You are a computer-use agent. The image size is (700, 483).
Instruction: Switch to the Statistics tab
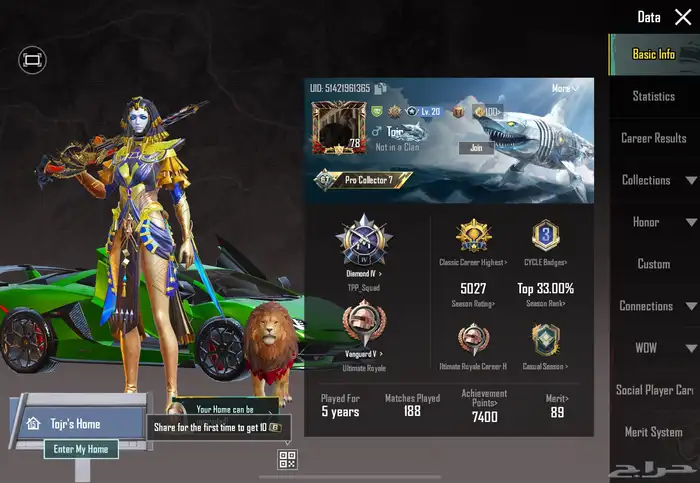(654, 96)
